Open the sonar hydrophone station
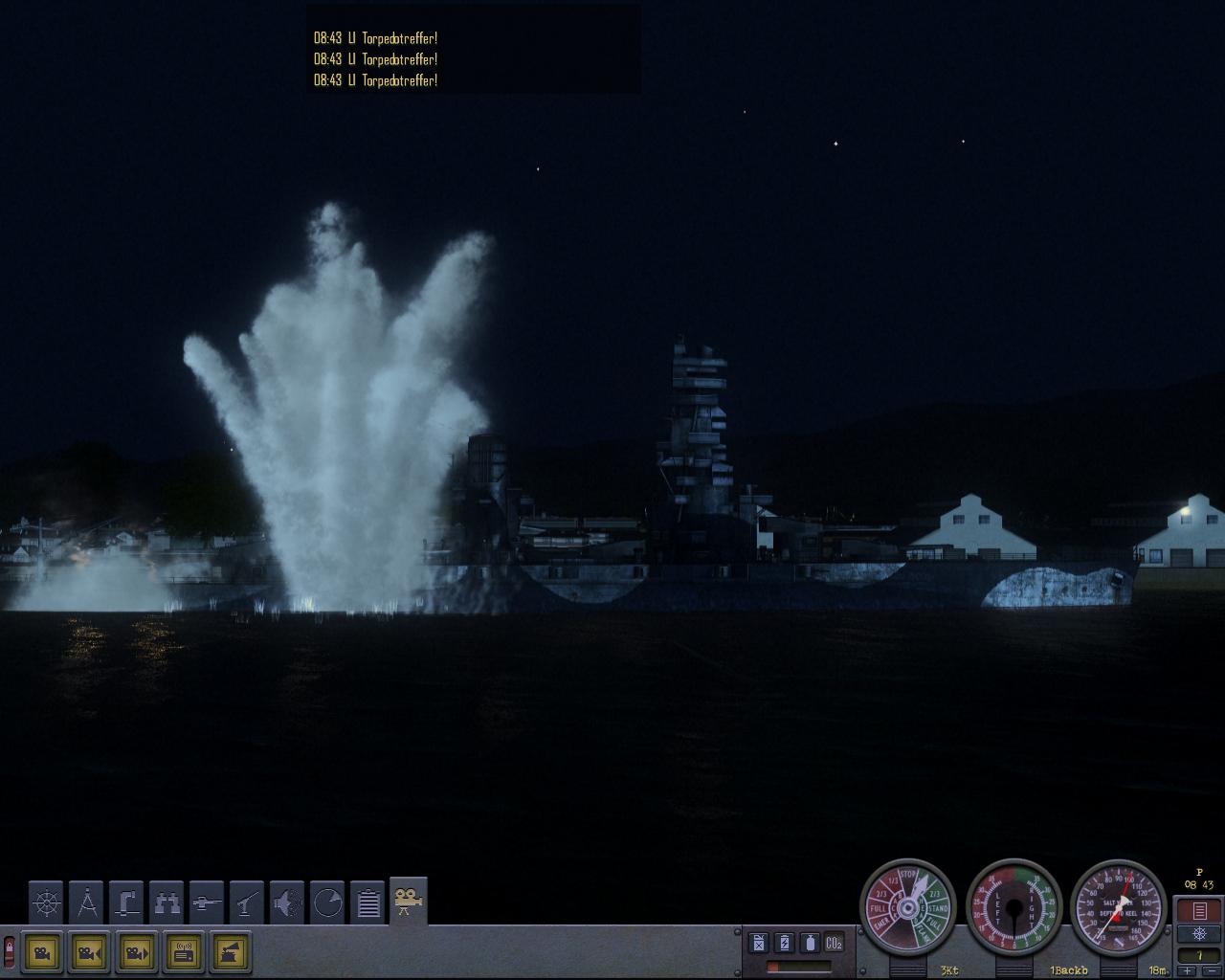Screen dimensions: 1225x980 click(287, 902)
